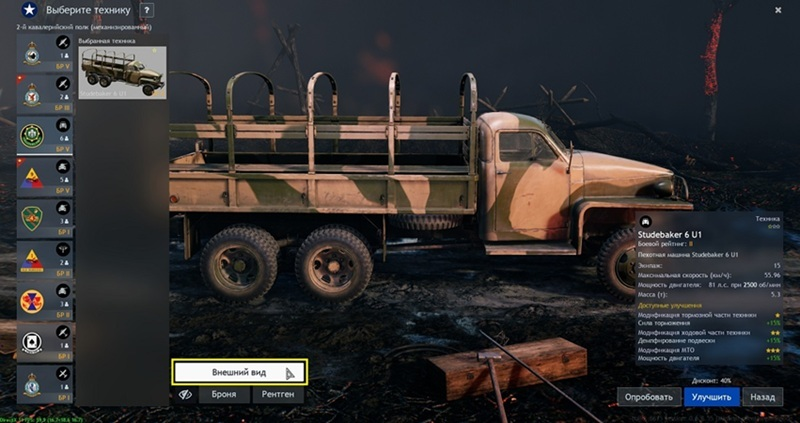Viewport: 800px width, 423px height.
Task: Show the "Рентген" x-ray view
Action: 277,396
